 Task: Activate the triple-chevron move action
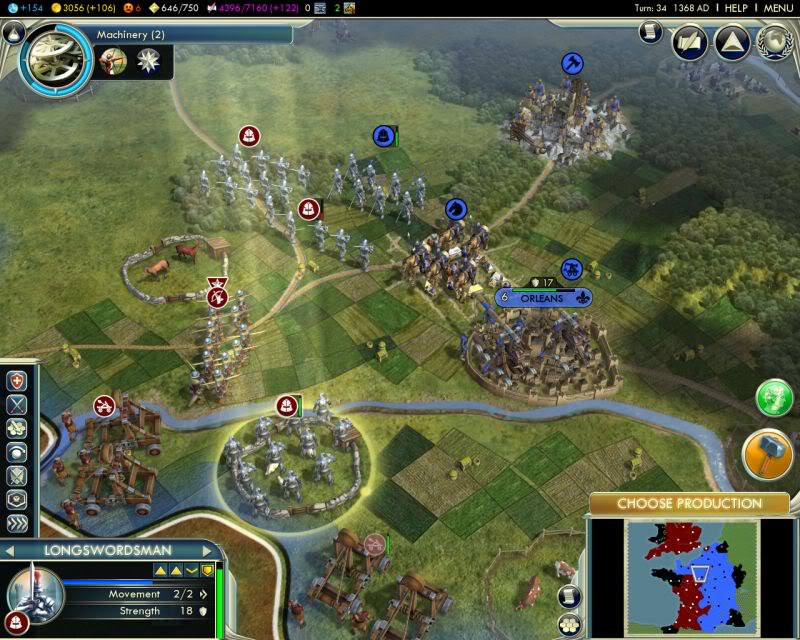[17, 523]
